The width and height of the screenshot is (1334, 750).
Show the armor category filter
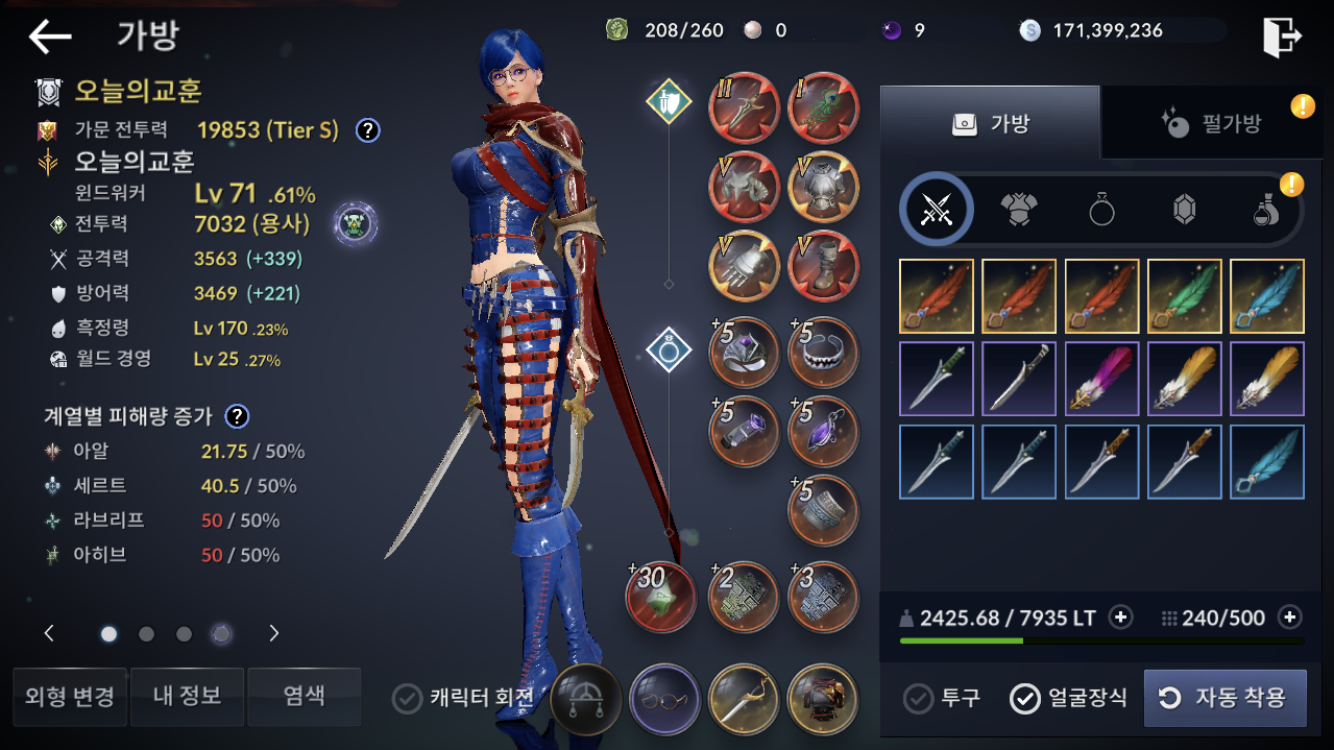pos(1018,209)
